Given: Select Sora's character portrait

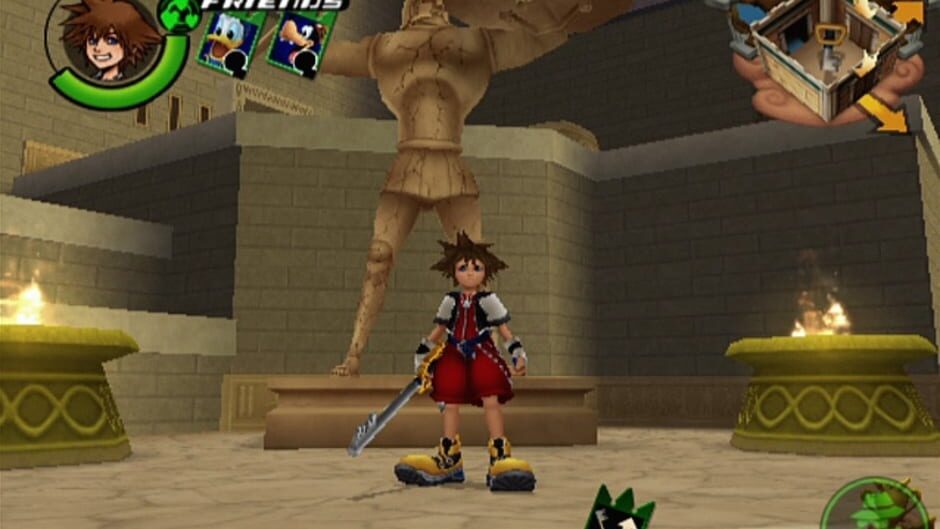Looking at the screenshot, I should [x=109, y=40].
